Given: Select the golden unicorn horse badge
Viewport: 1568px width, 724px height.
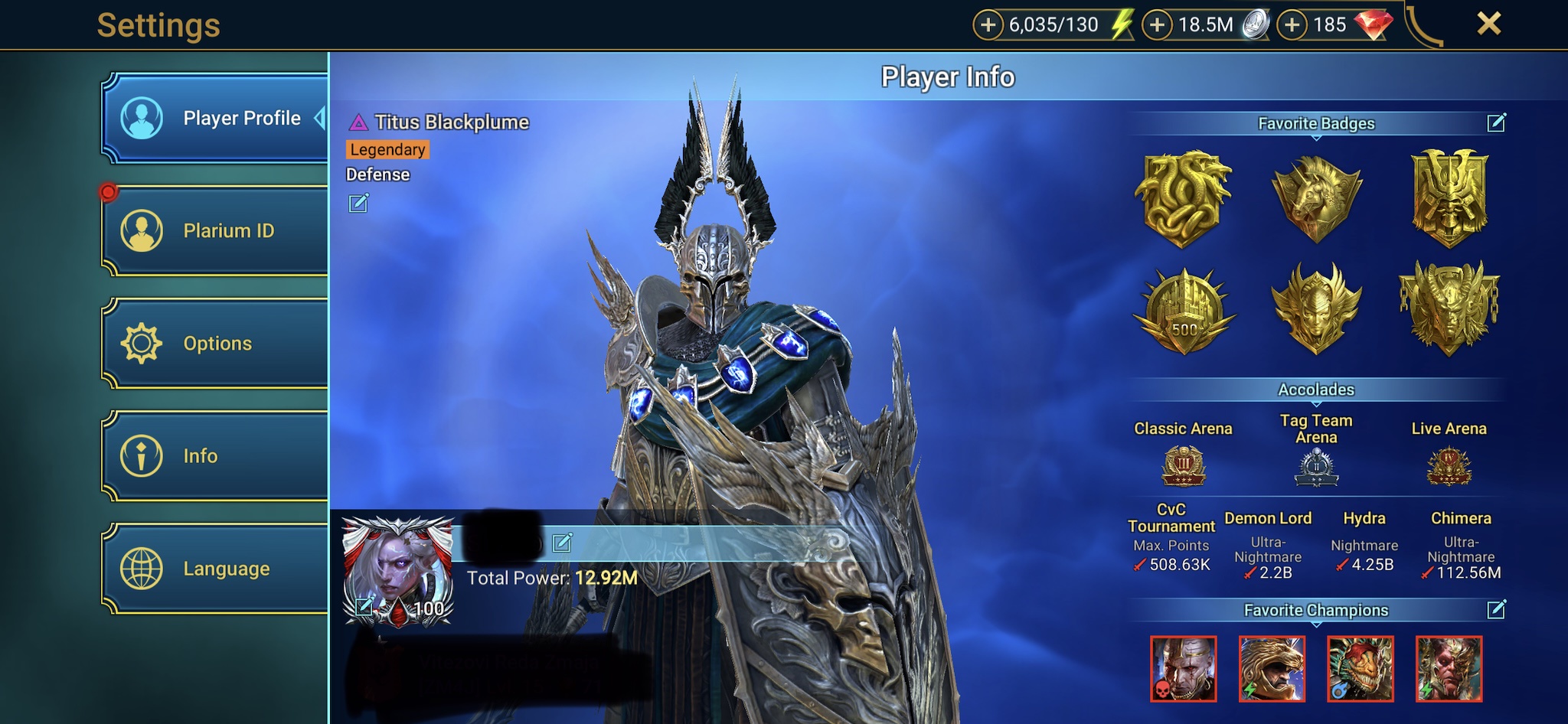Looking at the screenshot, I should tap(1316, 198).
